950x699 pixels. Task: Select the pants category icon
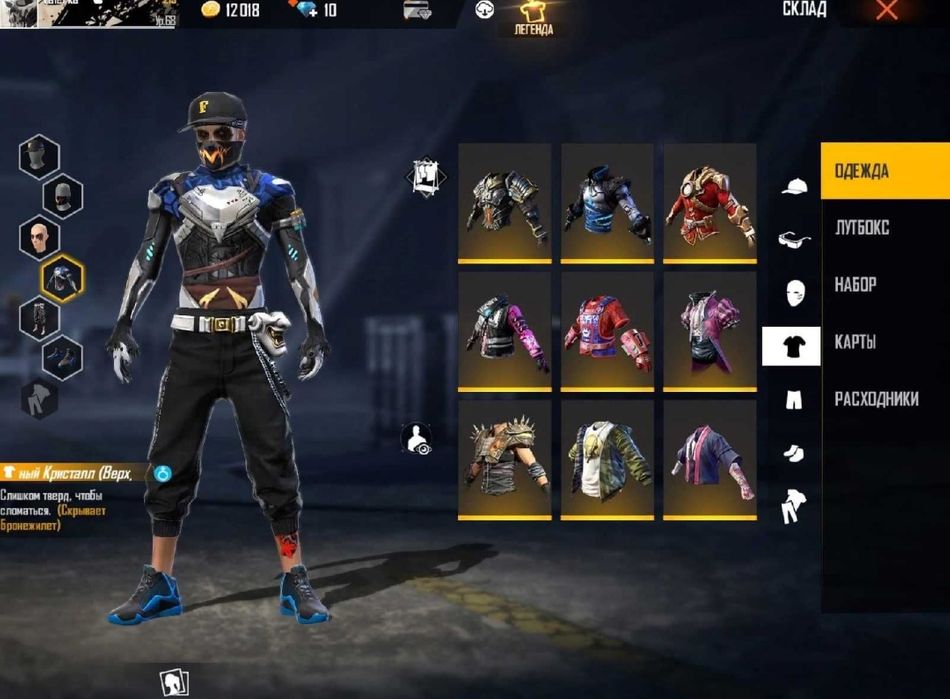(x=792, y=400)
